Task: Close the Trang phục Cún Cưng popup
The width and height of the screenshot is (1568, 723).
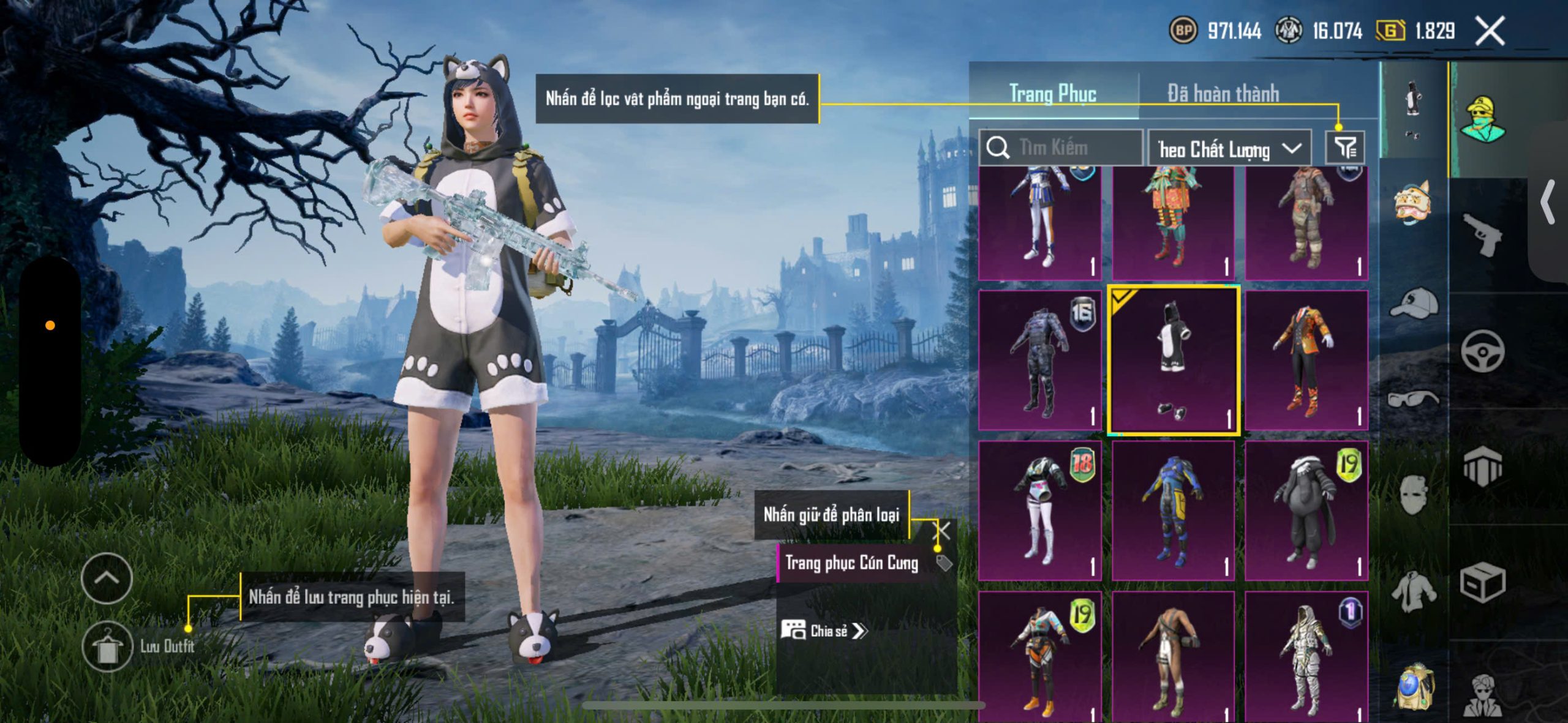Action: tap(941, 530)
